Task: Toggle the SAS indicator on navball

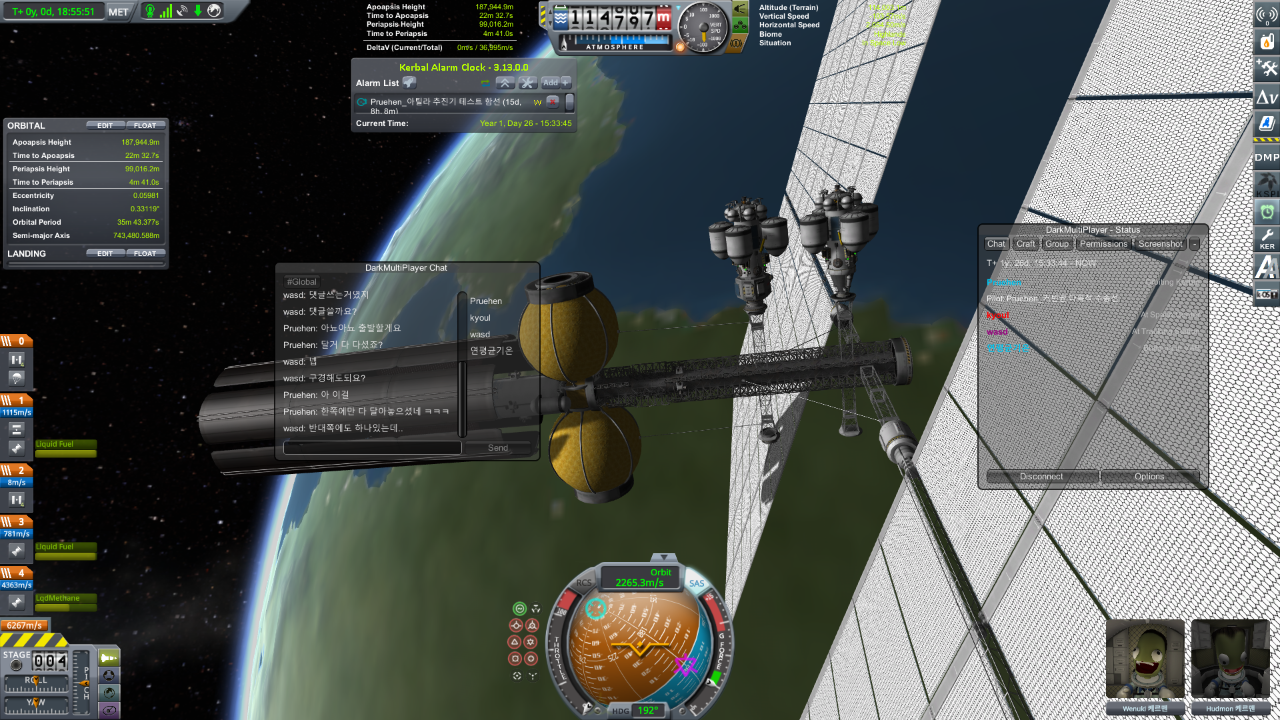Action: 696,584
